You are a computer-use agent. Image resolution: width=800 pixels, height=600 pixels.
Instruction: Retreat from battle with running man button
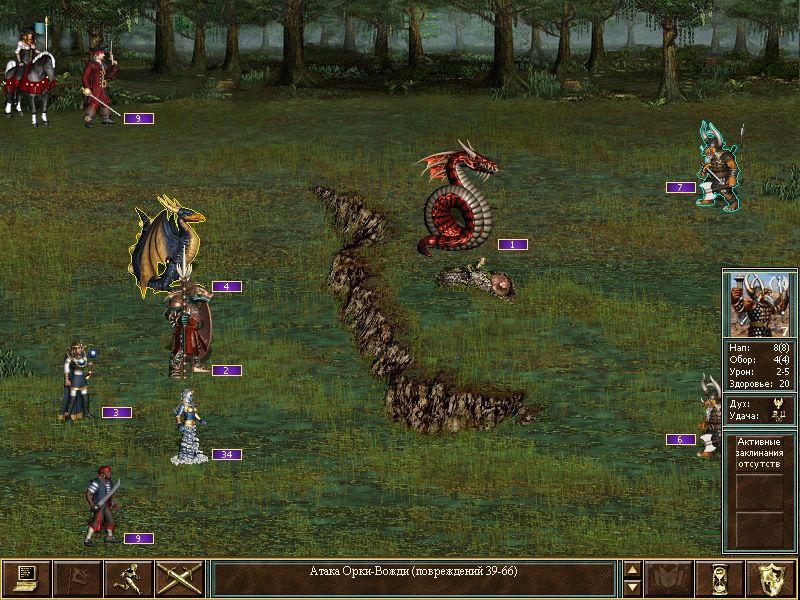click(129, 578)
